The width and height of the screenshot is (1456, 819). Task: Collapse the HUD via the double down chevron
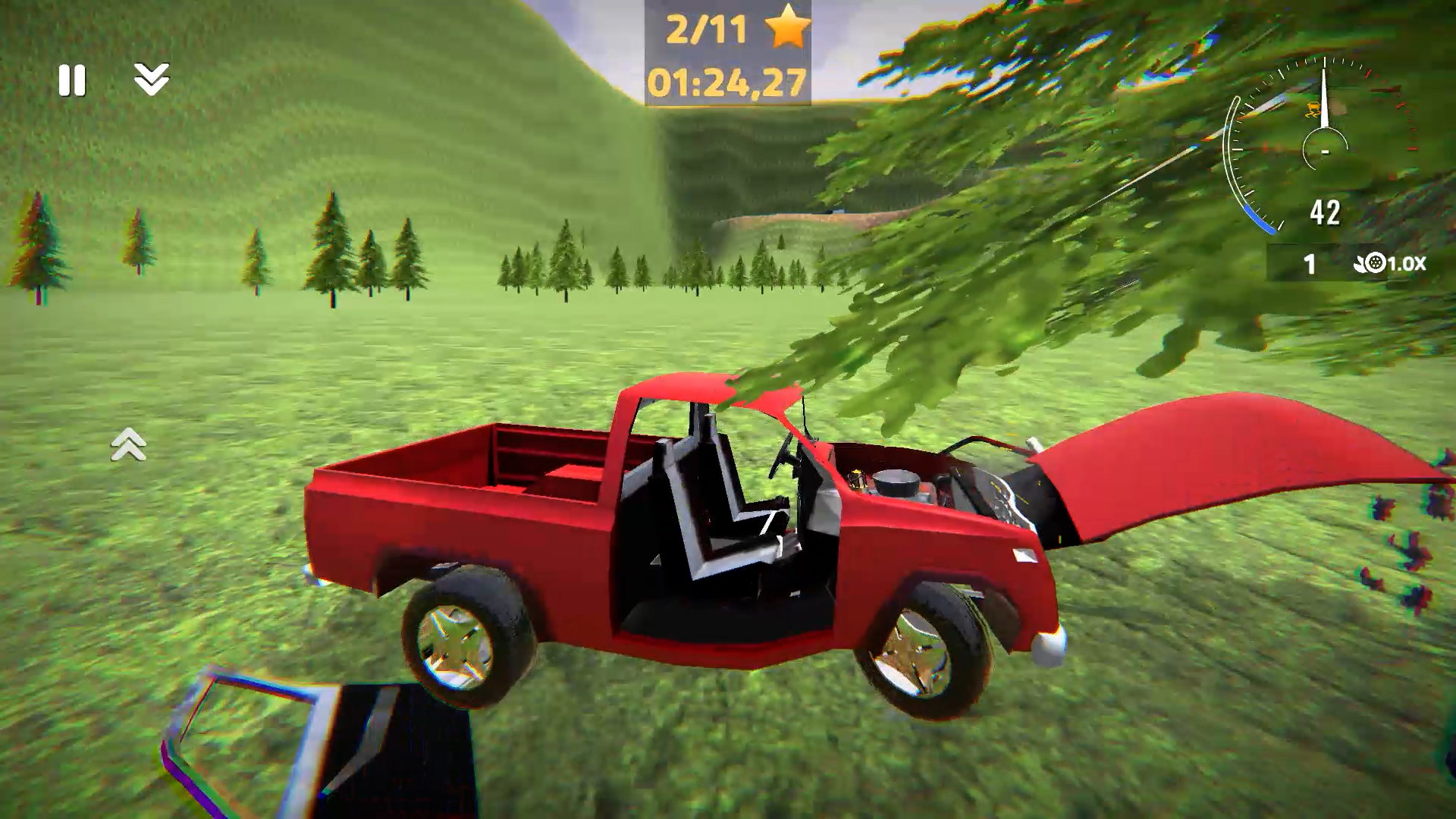tap(152, 80)
